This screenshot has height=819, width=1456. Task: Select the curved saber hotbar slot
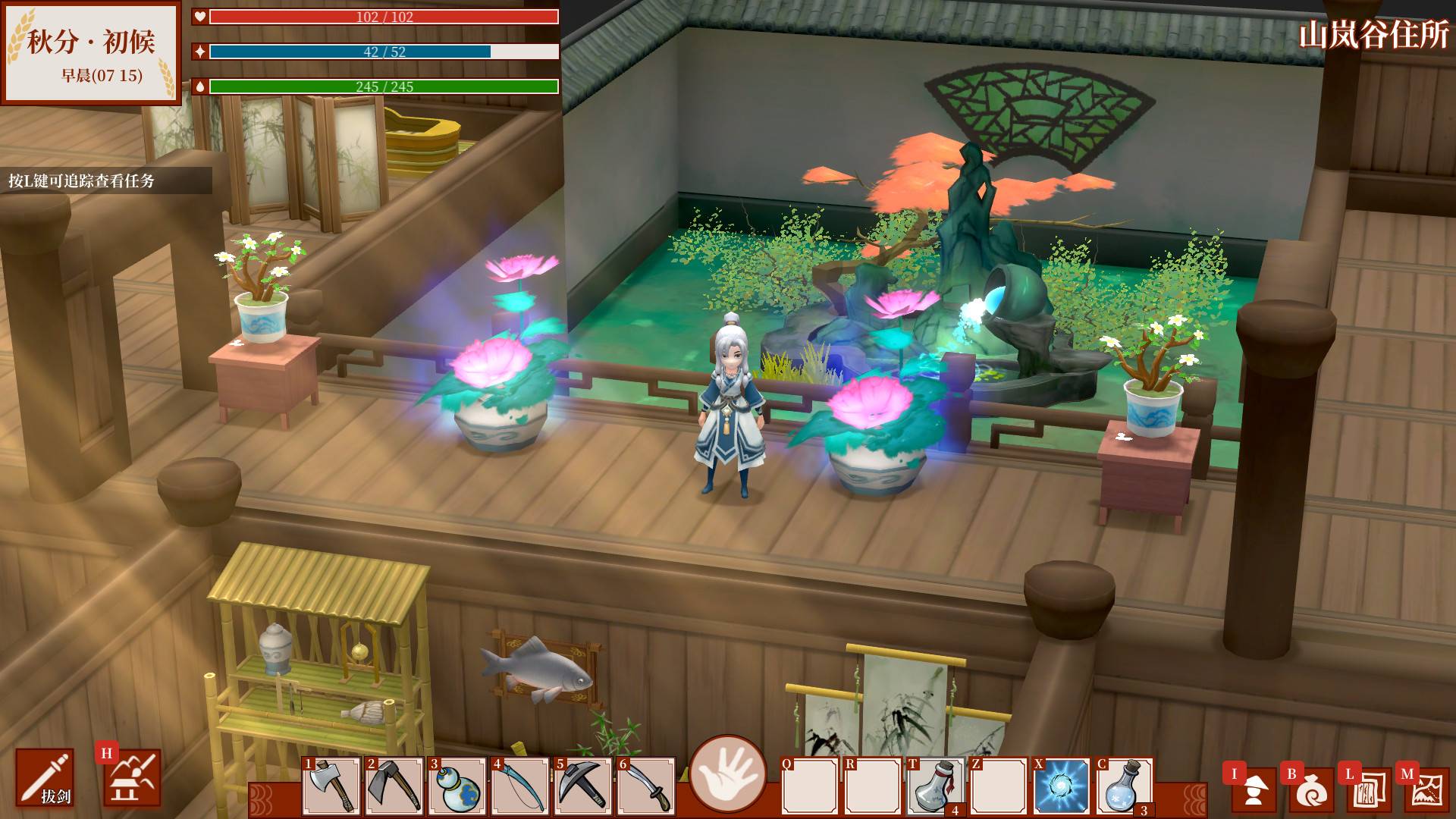coord(646,786)
